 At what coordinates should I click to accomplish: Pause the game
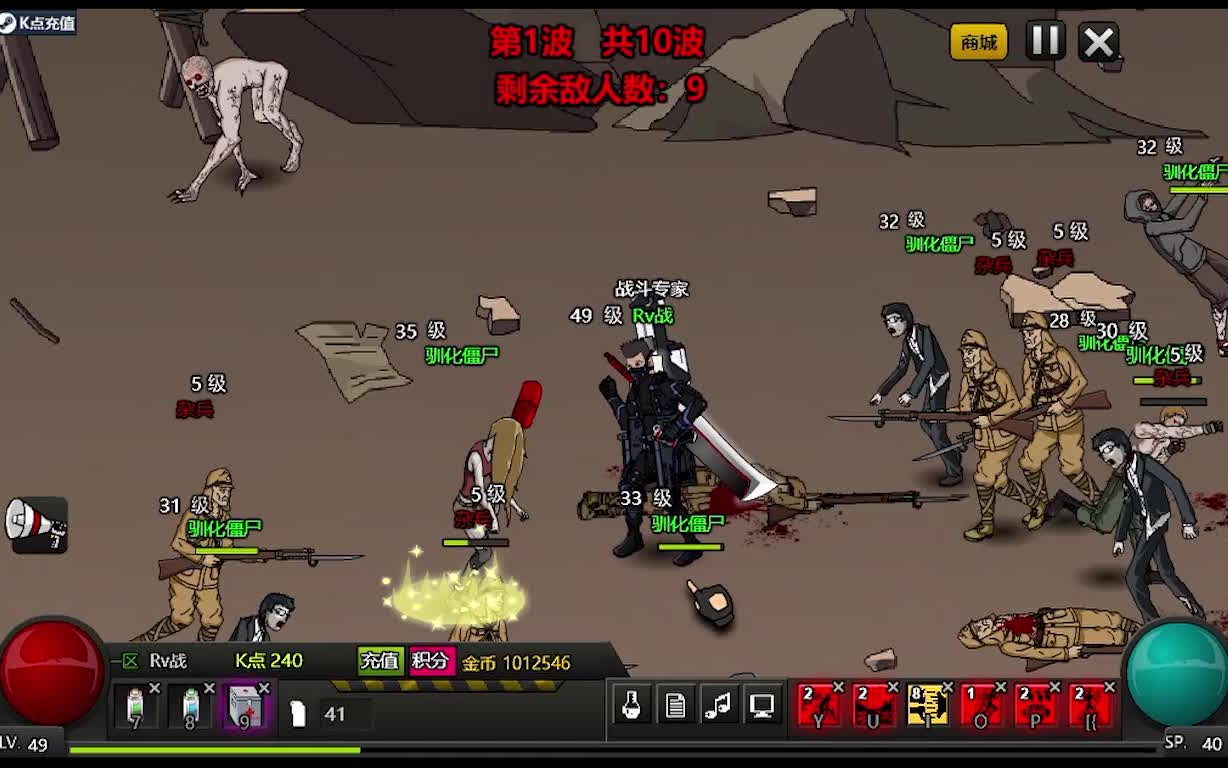point(1045,41)
